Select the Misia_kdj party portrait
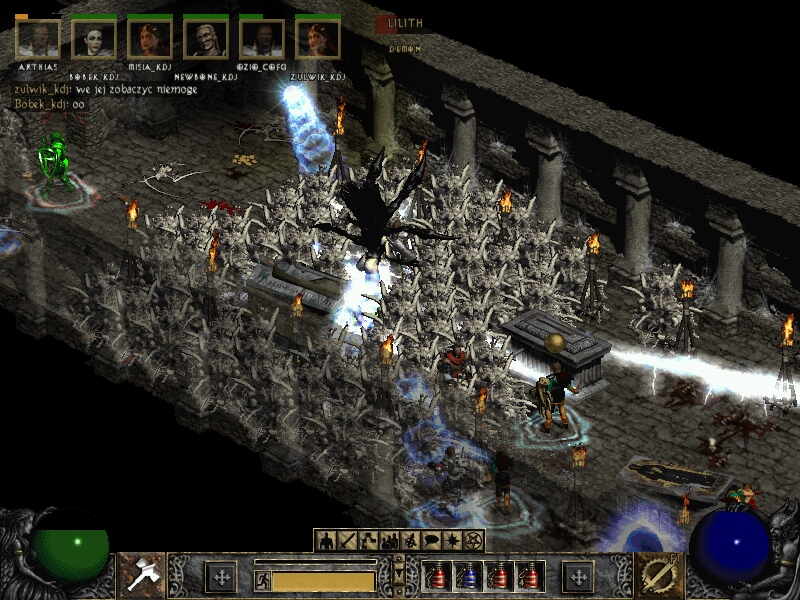 150,39
